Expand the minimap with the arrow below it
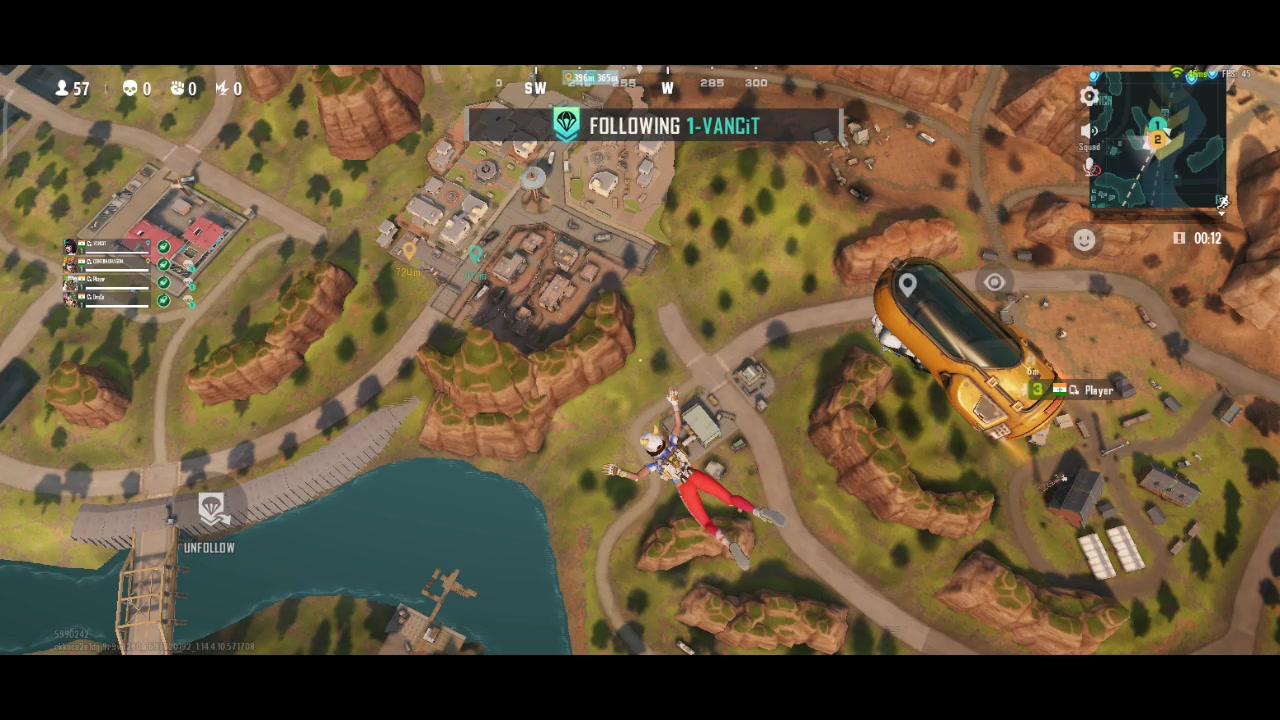The width and height of the screenshot is (1280, 720). (1222, 213)
